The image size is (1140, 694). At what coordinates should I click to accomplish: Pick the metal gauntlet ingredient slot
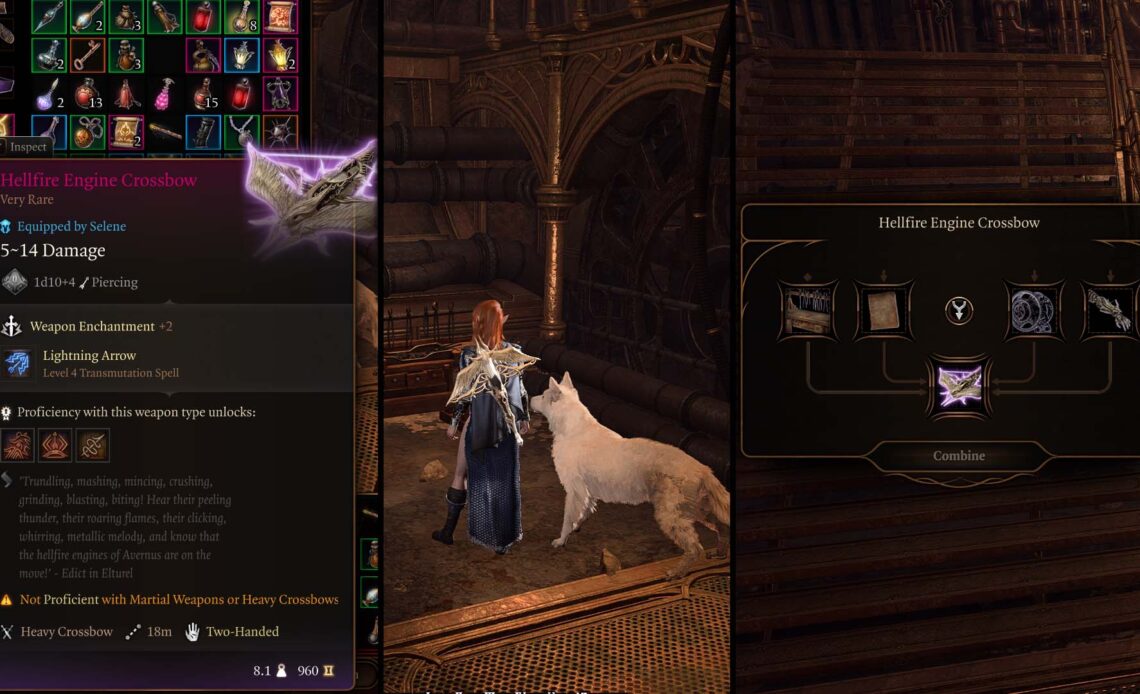[1110, 311]
